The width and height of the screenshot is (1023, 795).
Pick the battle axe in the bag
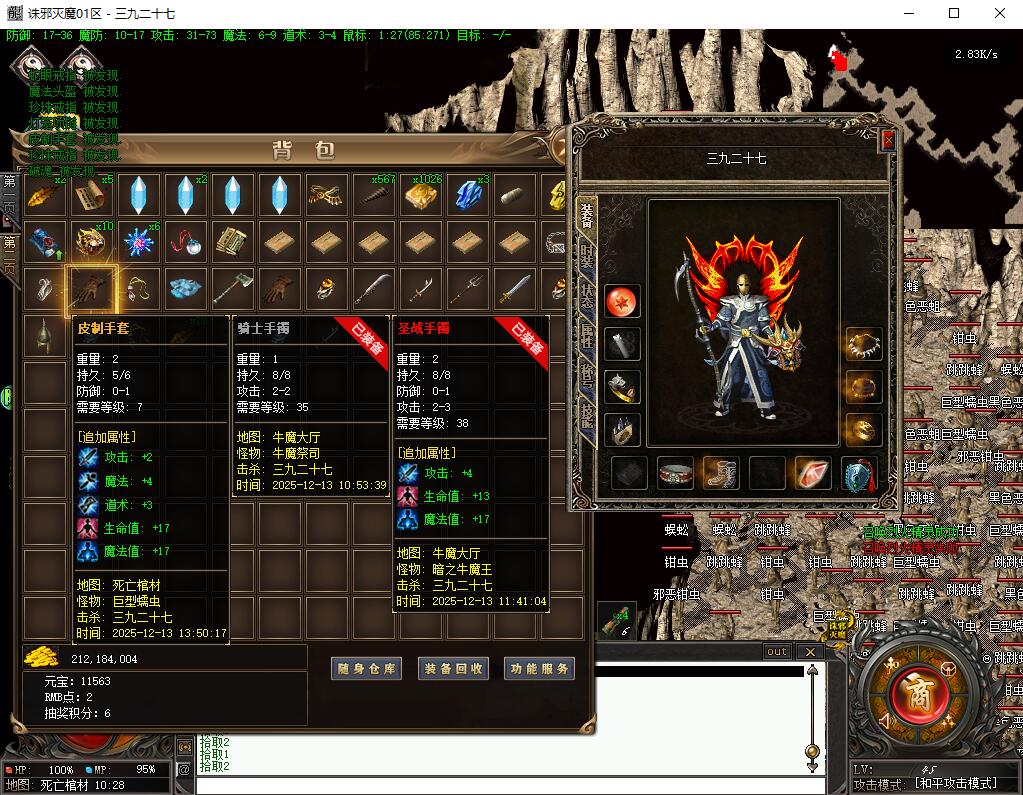pos(232,289)
